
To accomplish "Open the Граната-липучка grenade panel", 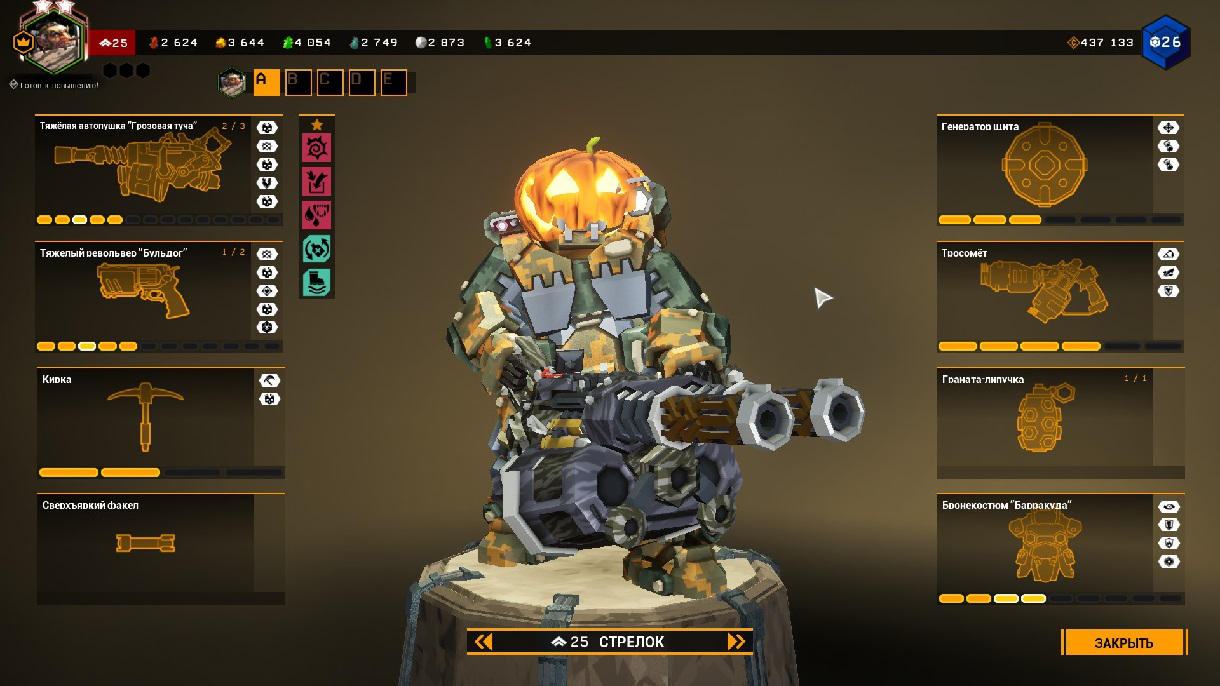I will click(1045, 422).
